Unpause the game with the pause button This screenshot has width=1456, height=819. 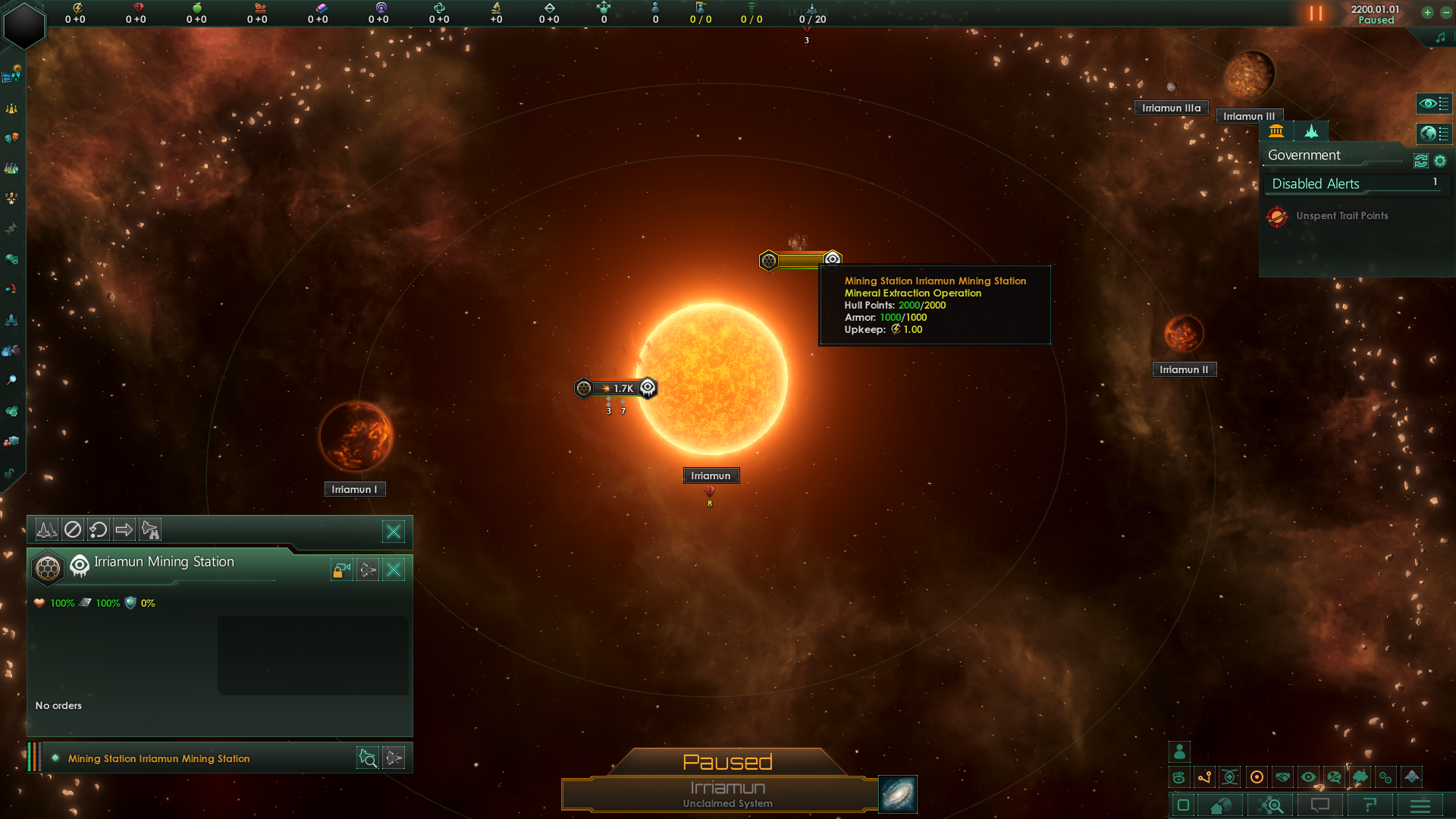(1314, 13)
